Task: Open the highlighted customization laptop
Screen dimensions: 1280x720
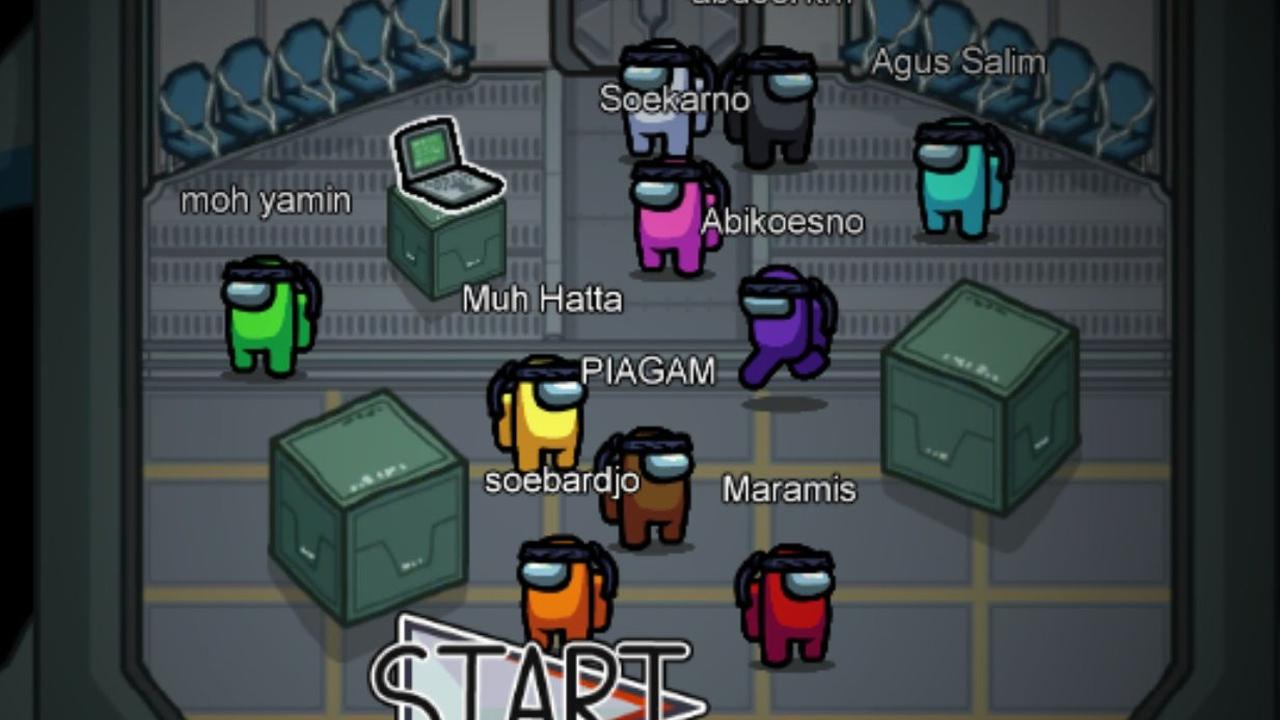Action: (x=444, y=164)
